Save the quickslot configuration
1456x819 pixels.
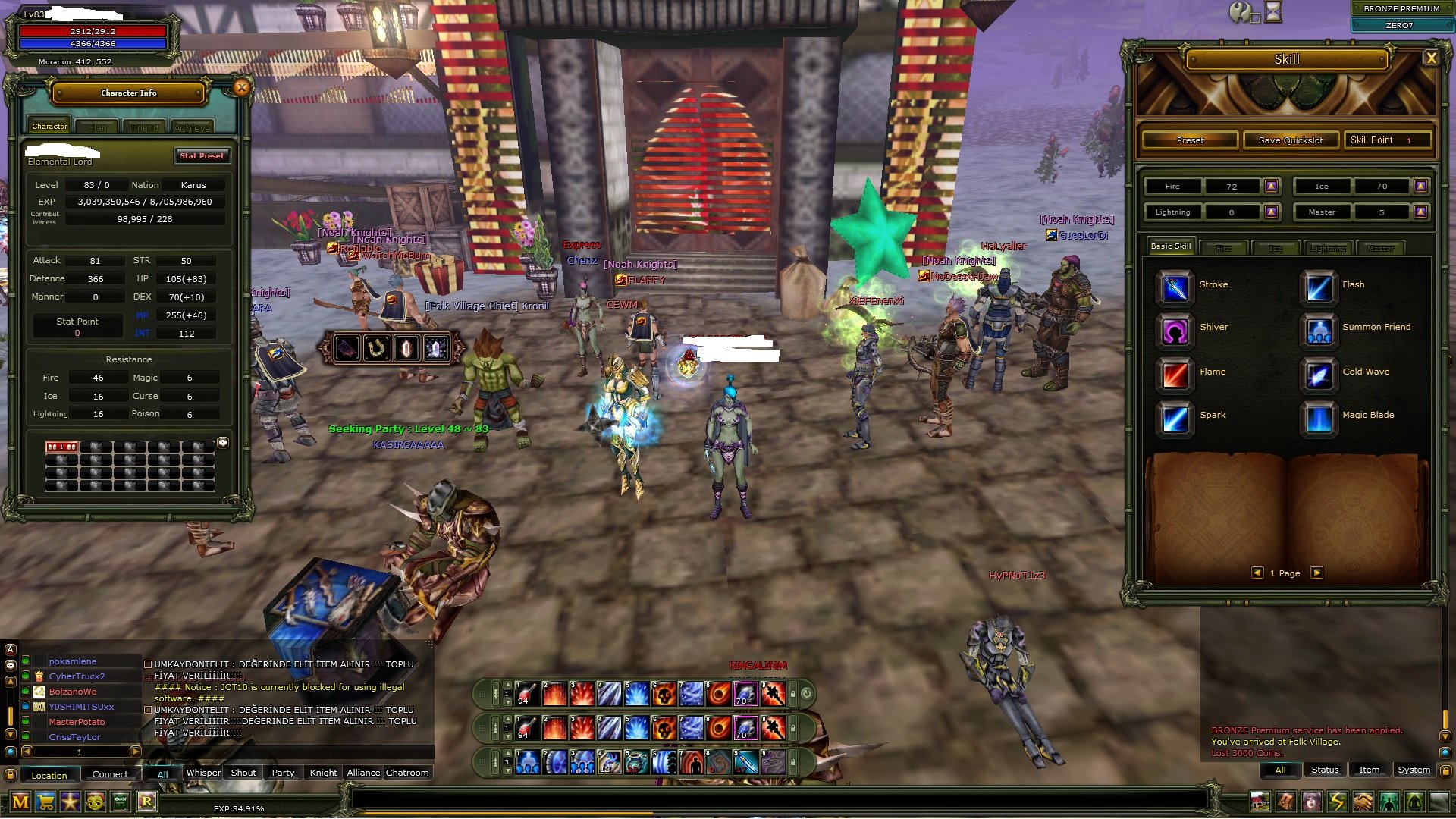pyautogui.click(x=1290, y=140)
